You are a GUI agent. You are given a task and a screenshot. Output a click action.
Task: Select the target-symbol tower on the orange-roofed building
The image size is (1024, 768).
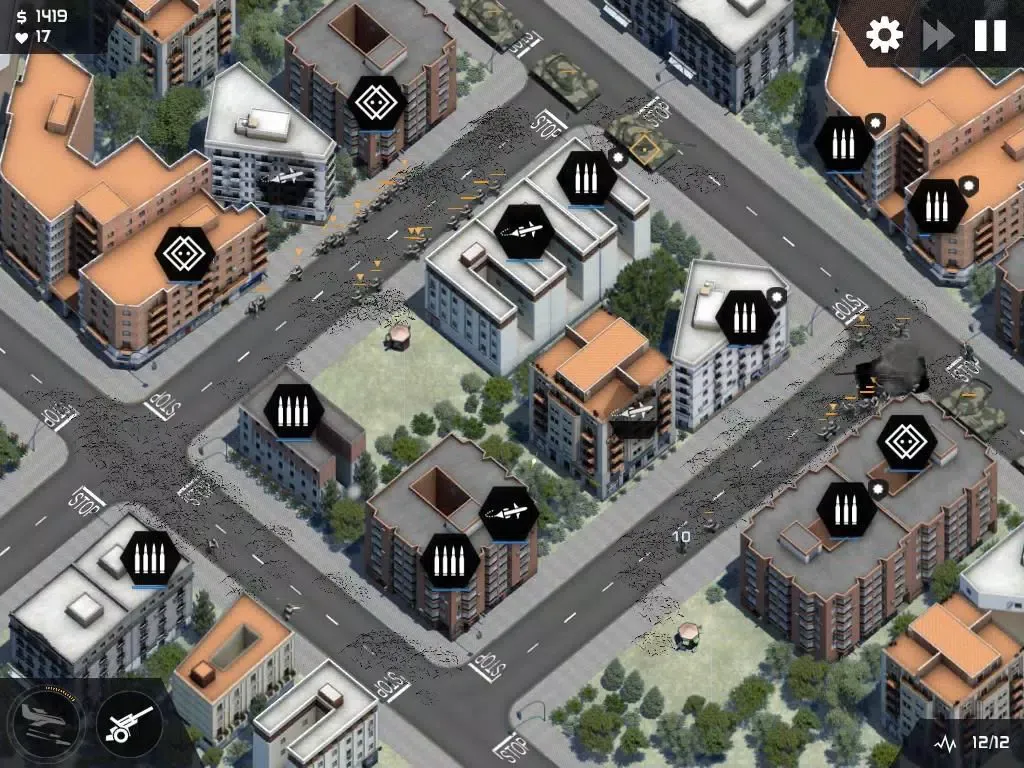coord(186,254)
